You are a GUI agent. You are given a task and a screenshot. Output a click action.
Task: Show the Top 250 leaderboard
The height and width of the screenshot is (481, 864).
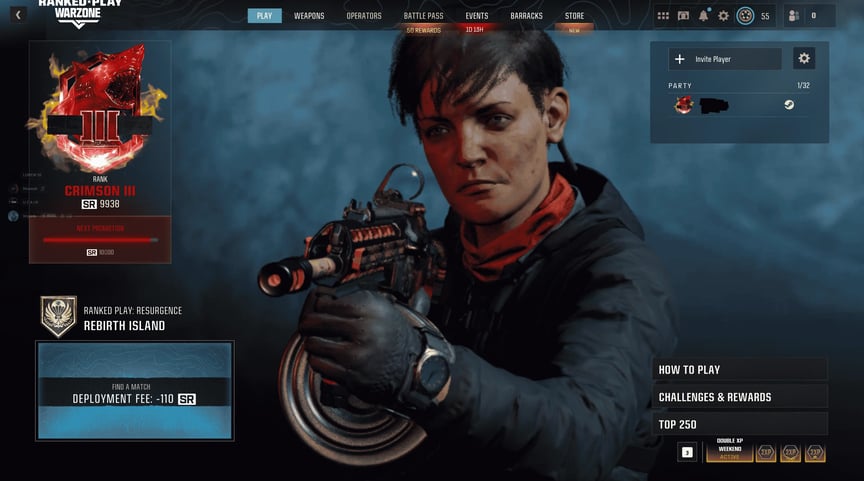click(739, 424)
